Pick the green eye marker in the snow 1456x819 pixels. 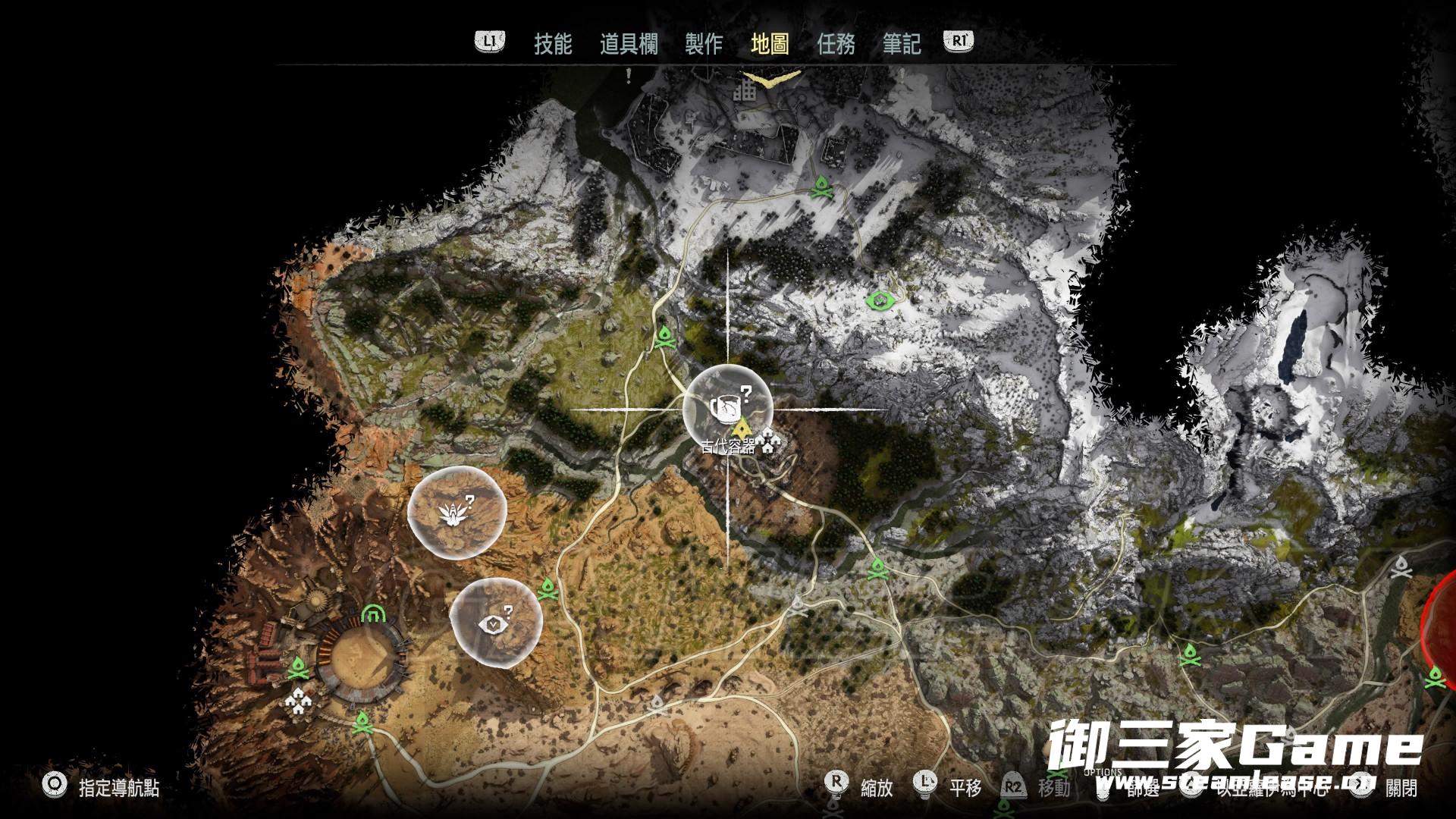[x=880, y=301]
